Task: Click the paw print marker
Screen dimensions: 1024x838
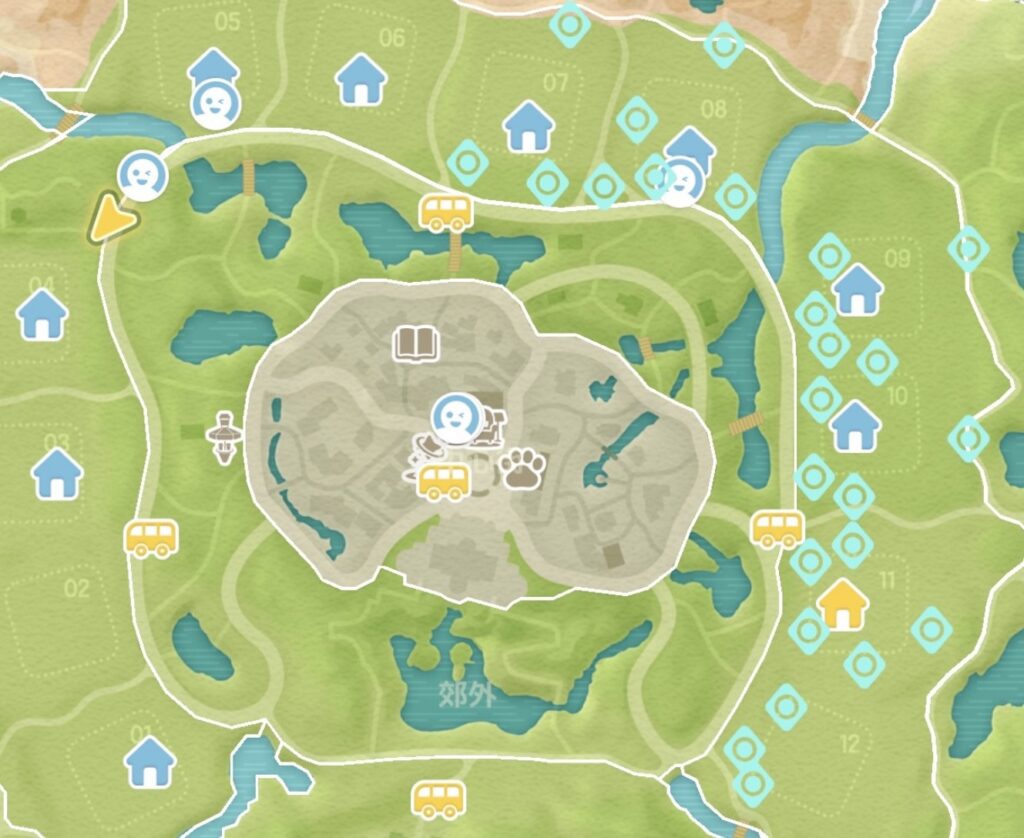Action: [522, 467]
